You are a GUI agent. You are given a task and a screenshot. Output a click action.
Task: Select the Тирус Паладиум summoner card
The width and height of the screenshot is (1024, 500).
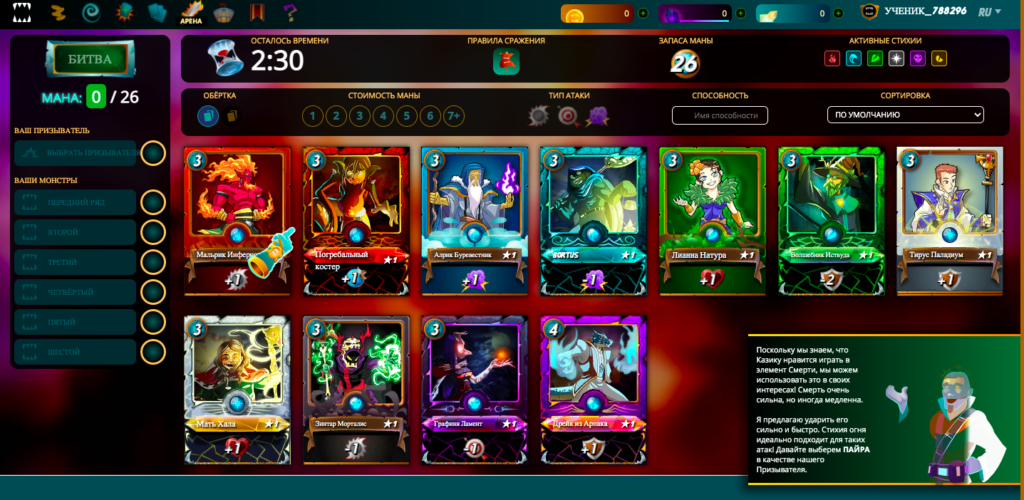point(950,220)
